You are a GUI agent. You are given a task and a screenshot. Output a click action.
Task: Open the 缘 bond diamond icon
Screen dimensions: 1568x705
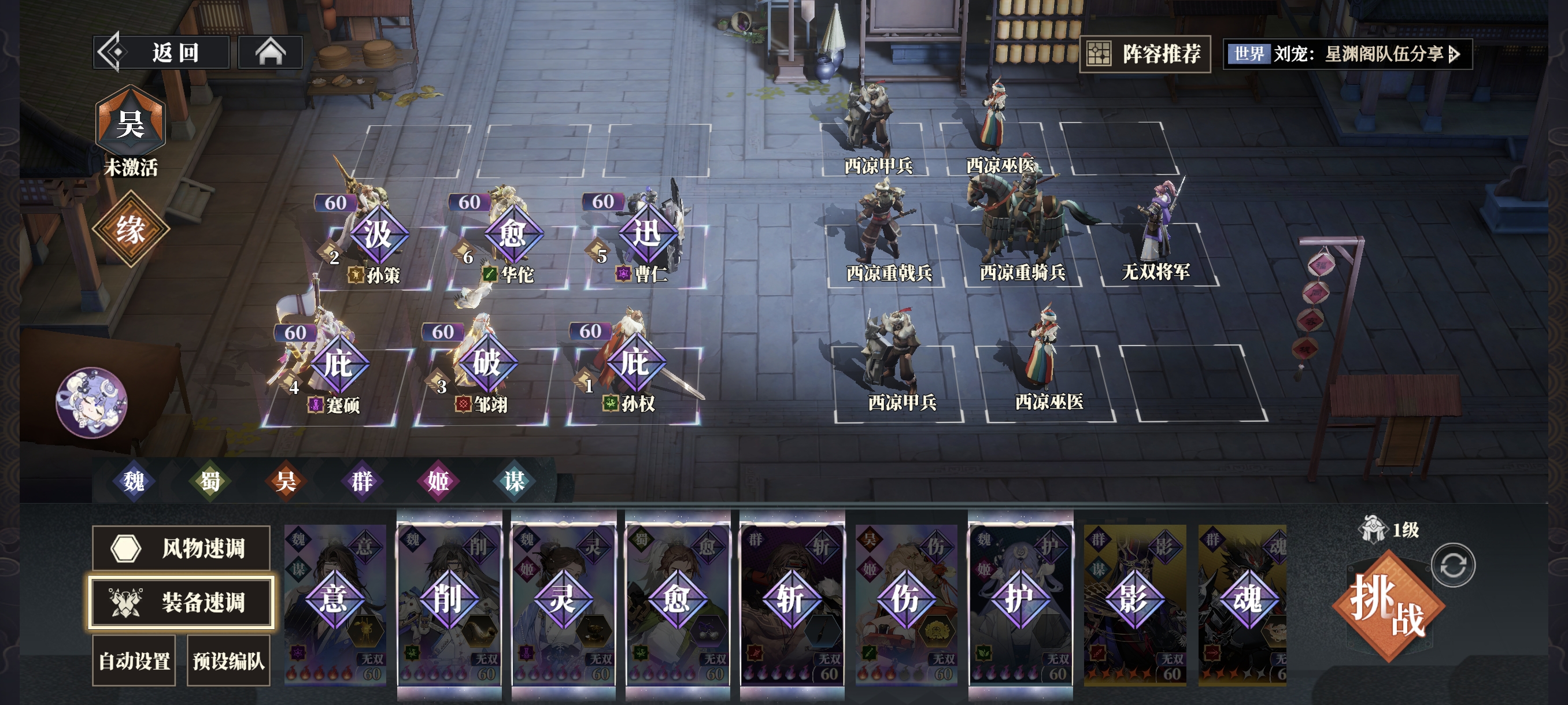(130, 229)
